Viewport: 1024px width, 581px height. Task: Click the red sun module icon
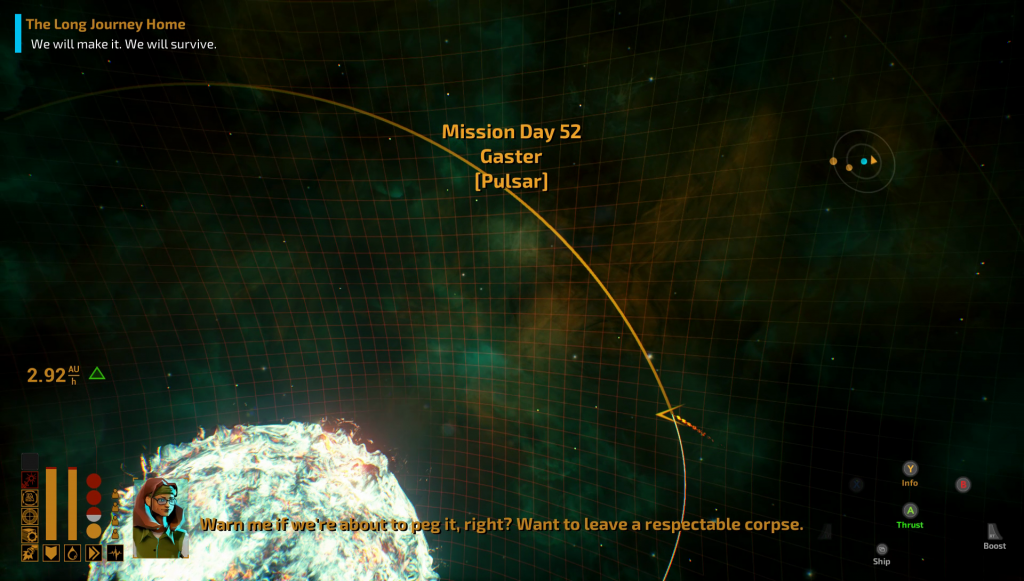(30, 480)
